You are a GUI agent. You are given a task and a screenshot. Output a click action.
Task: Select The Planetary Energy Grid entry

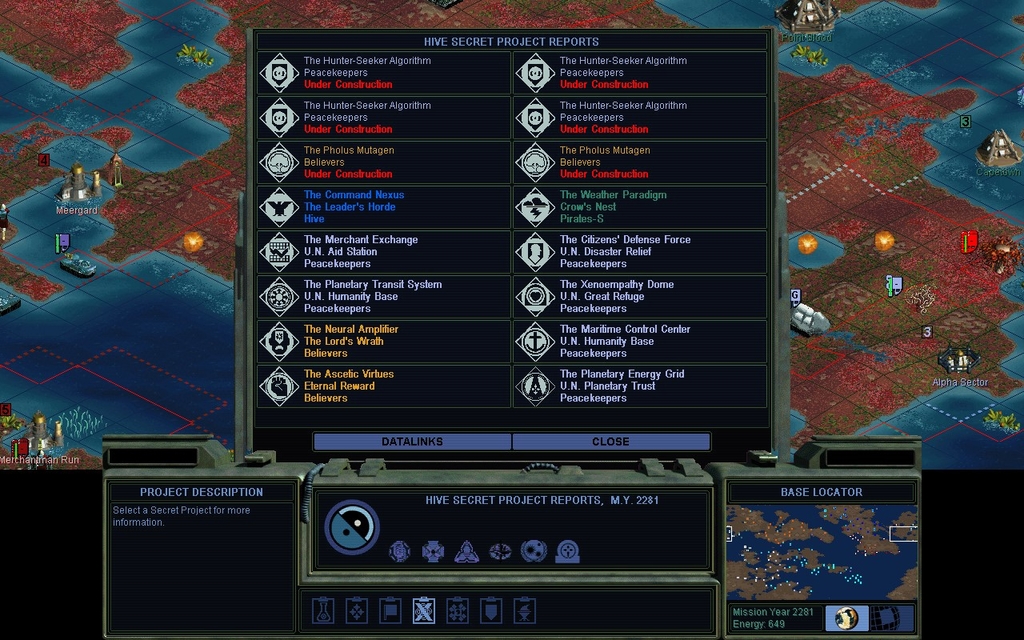[640, 386]
